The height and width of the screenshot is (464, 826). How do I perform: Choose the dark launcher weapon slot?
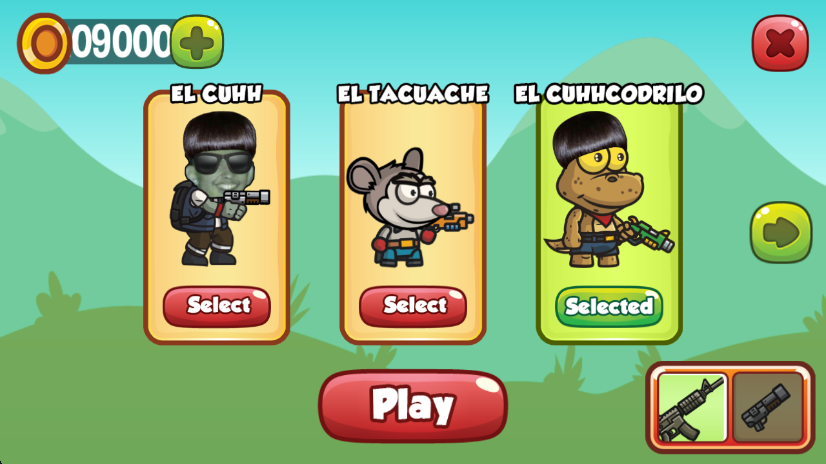(x=767, y=407)
